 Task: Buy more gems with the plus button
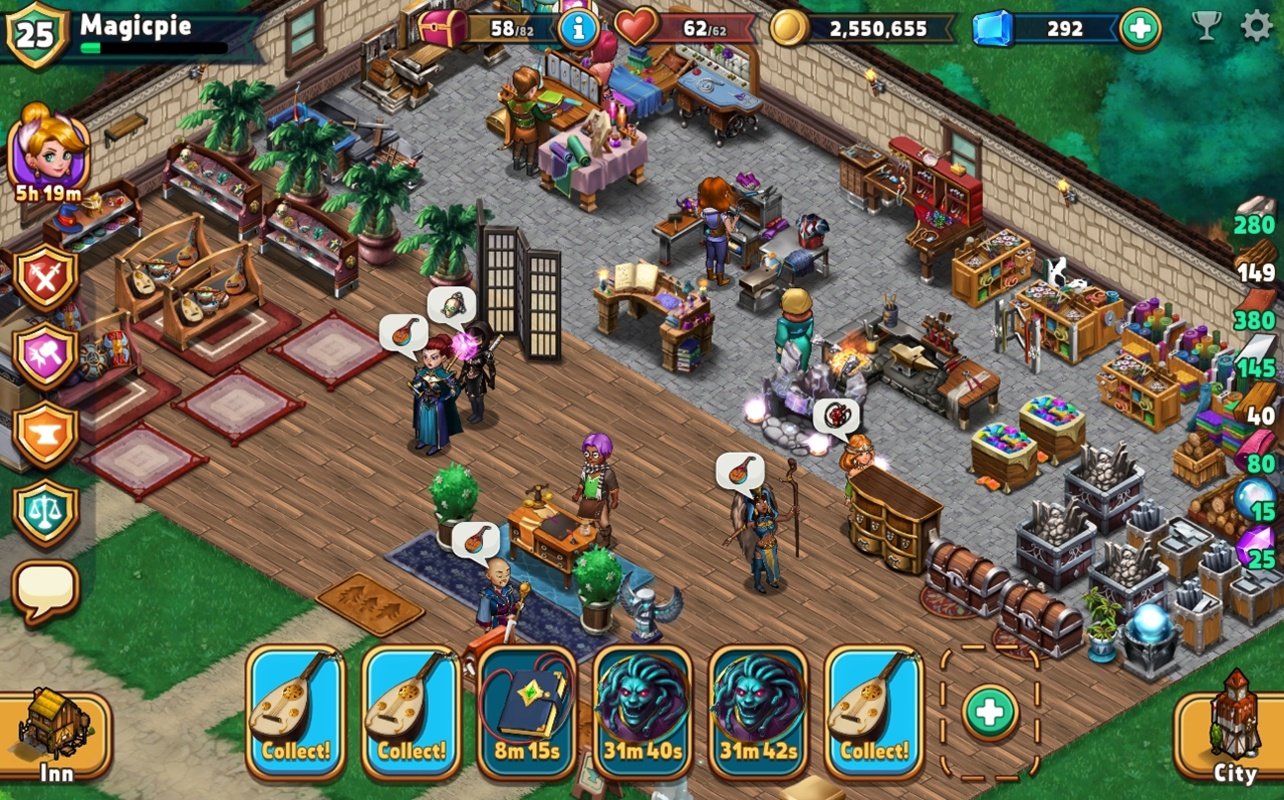coord(1139,28)
